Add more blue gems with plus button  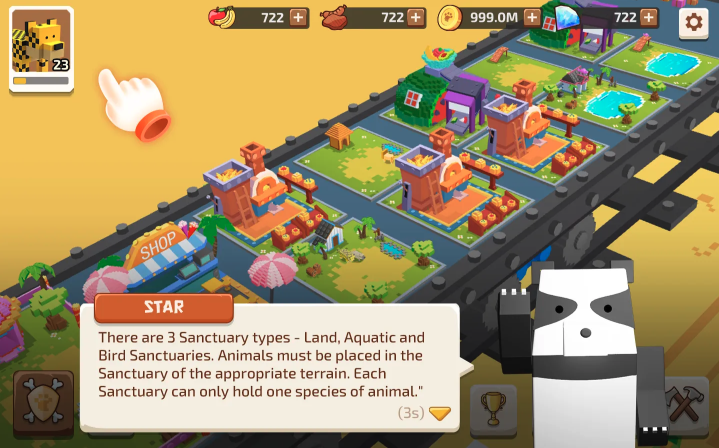point(650,17)
